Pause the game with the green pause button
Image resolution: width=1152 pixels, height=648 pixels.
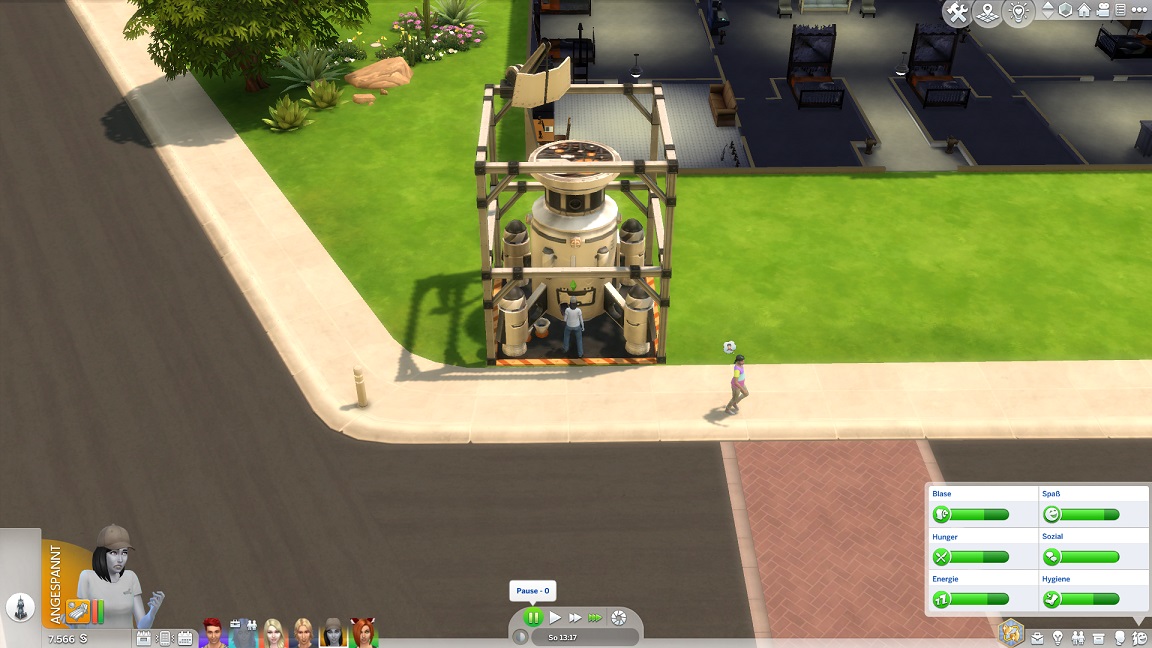pos(533,618)
